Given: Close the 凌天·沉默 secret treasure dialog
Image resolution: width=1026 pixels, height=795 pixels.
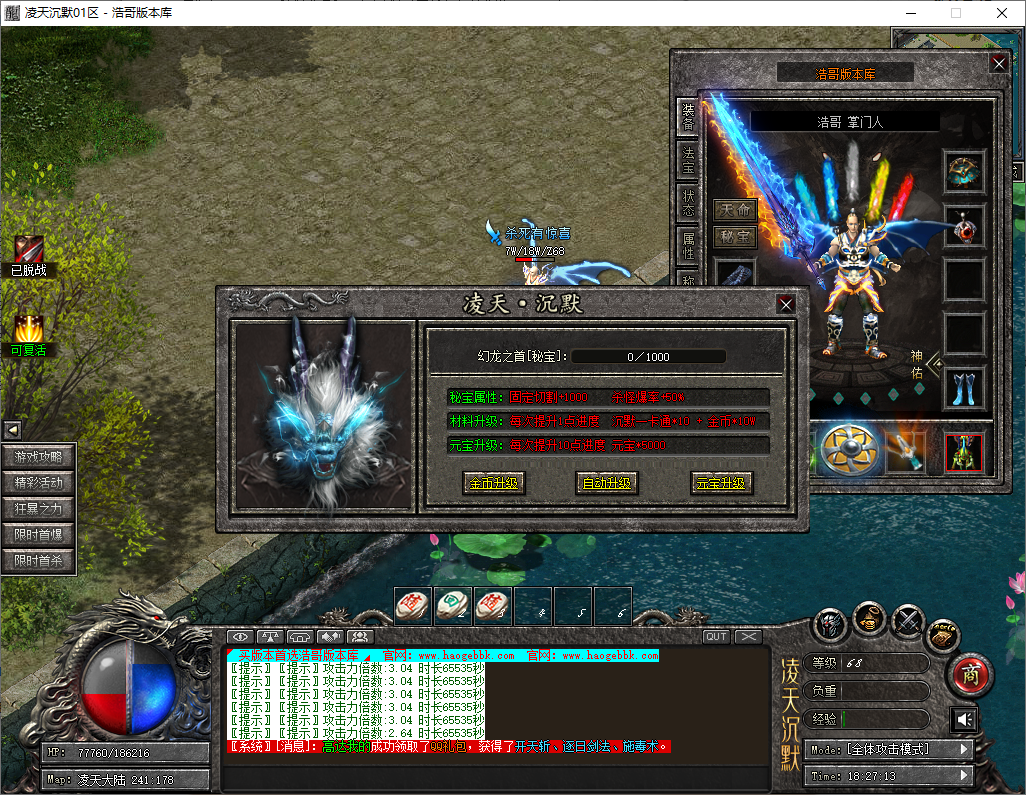Looking at the screenshot, I should click(x=786, y=304).
